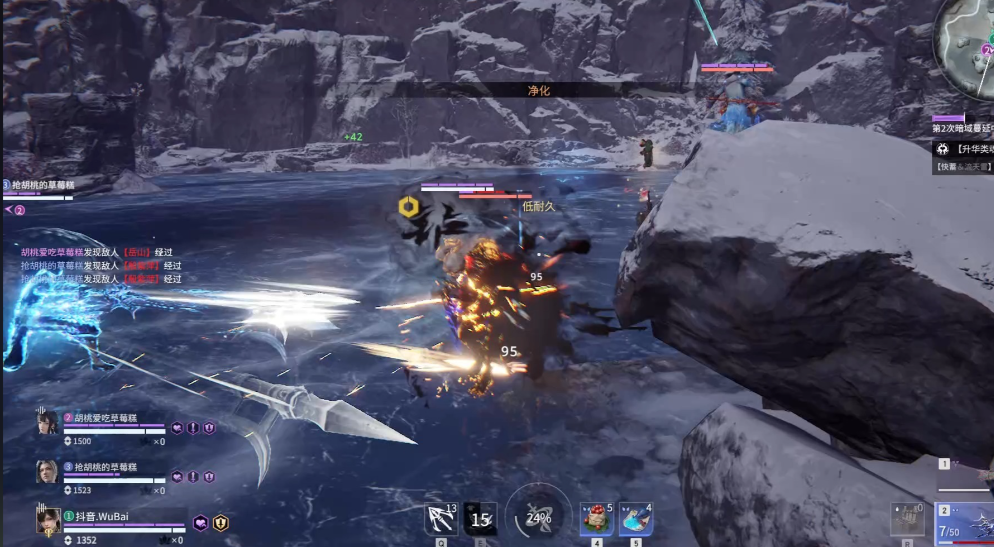Select the equipped weapon slot showing 7/50
This screenshot has height=547, width=994.
coord(964,523)
